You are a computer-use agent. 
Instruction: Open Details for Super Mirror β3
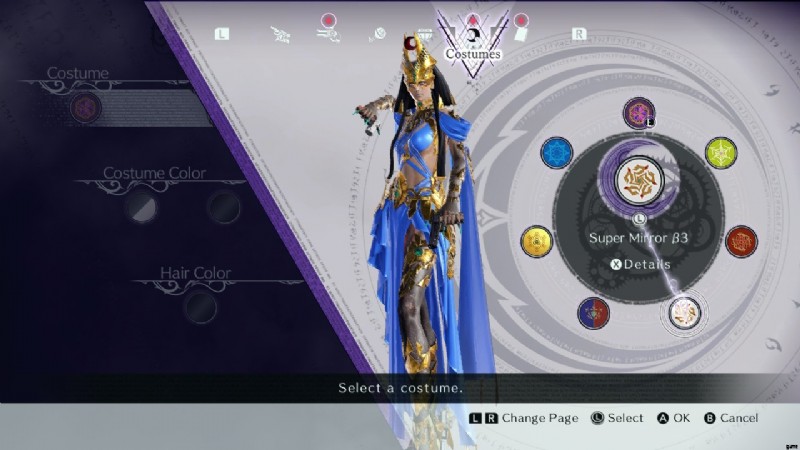[x=640, y=264]
